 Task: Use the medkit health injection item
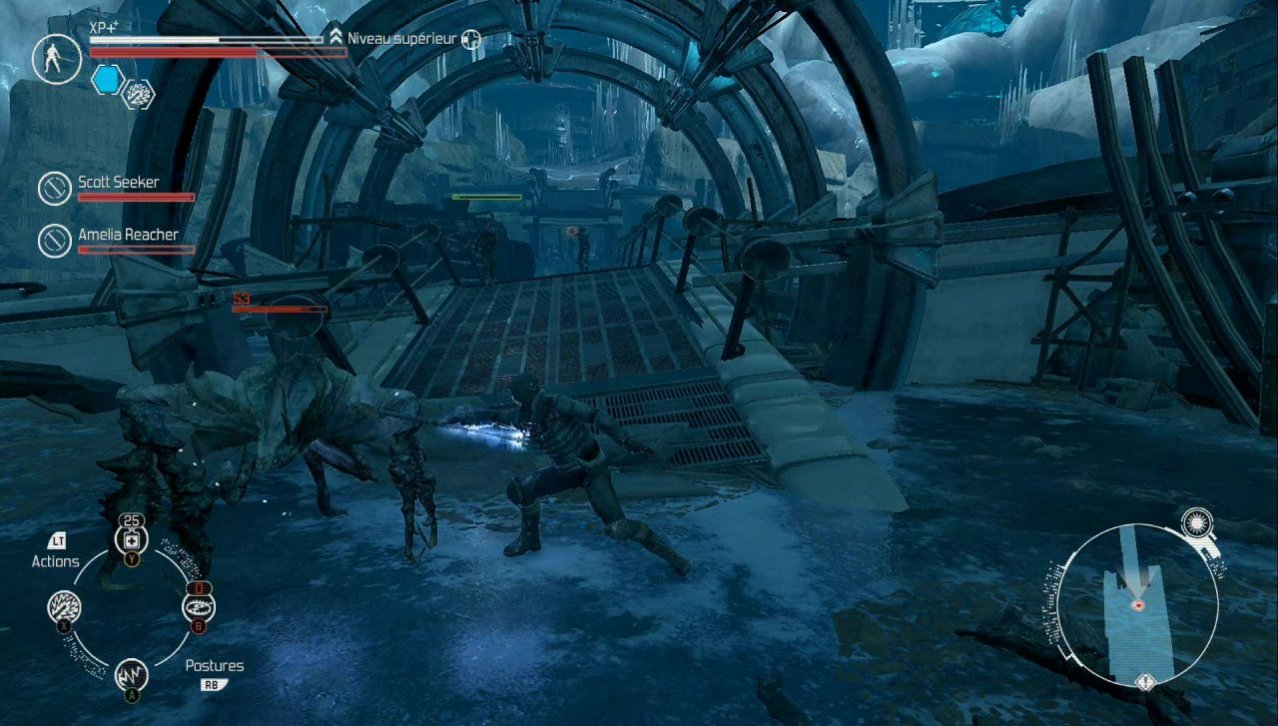pos(131,541)
